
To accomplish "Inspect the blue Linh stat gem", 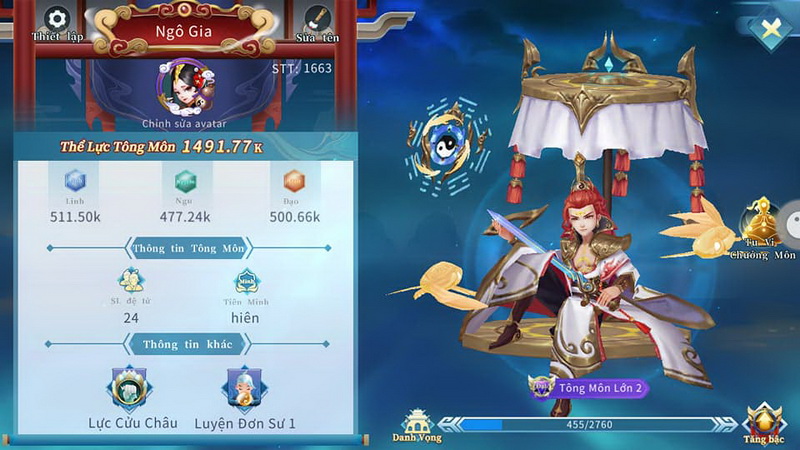I will 75,182.
